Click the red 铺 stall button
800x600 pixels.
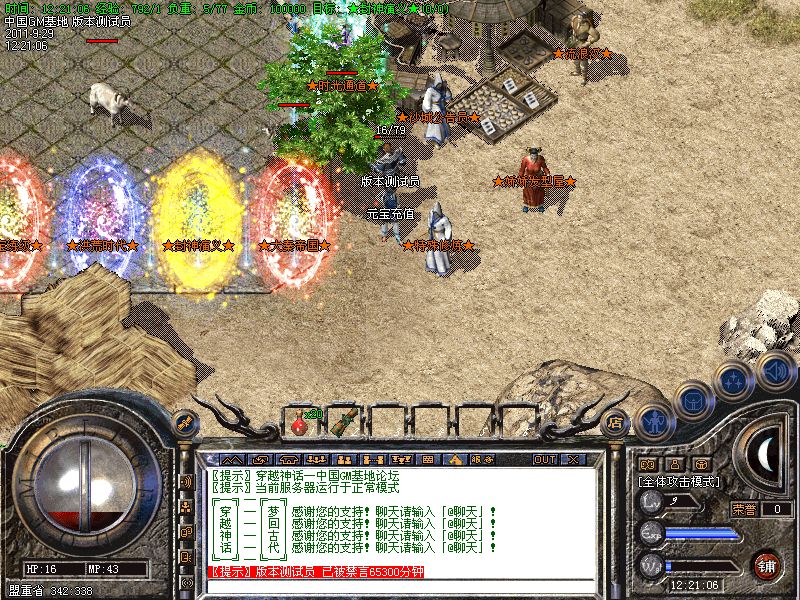tap(767, 565)
